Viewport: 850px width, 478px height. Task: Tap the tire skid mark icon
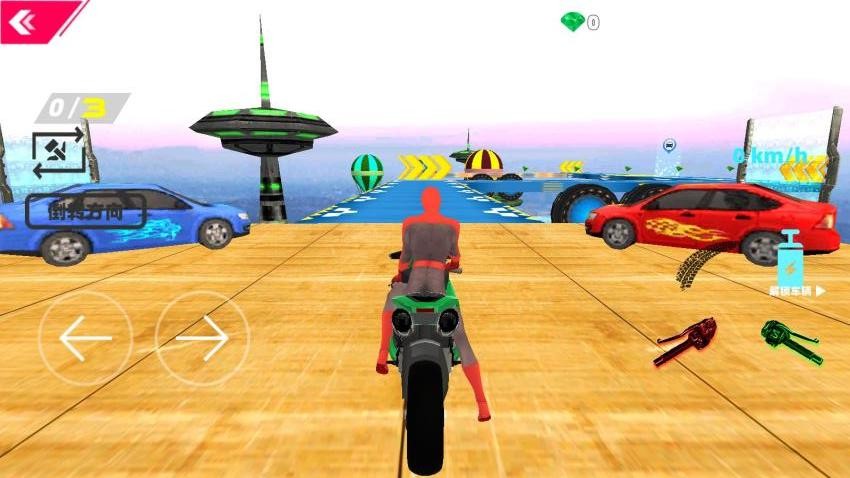[x=696, y=266]
